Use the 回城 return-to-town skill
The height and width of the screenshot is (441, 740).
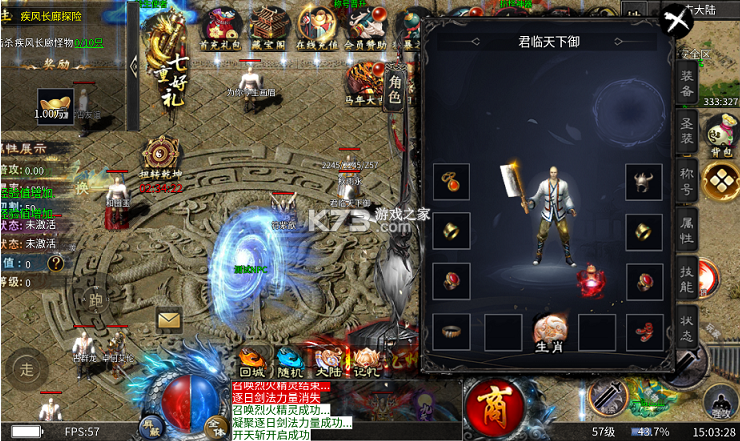[x=253, y=359]
